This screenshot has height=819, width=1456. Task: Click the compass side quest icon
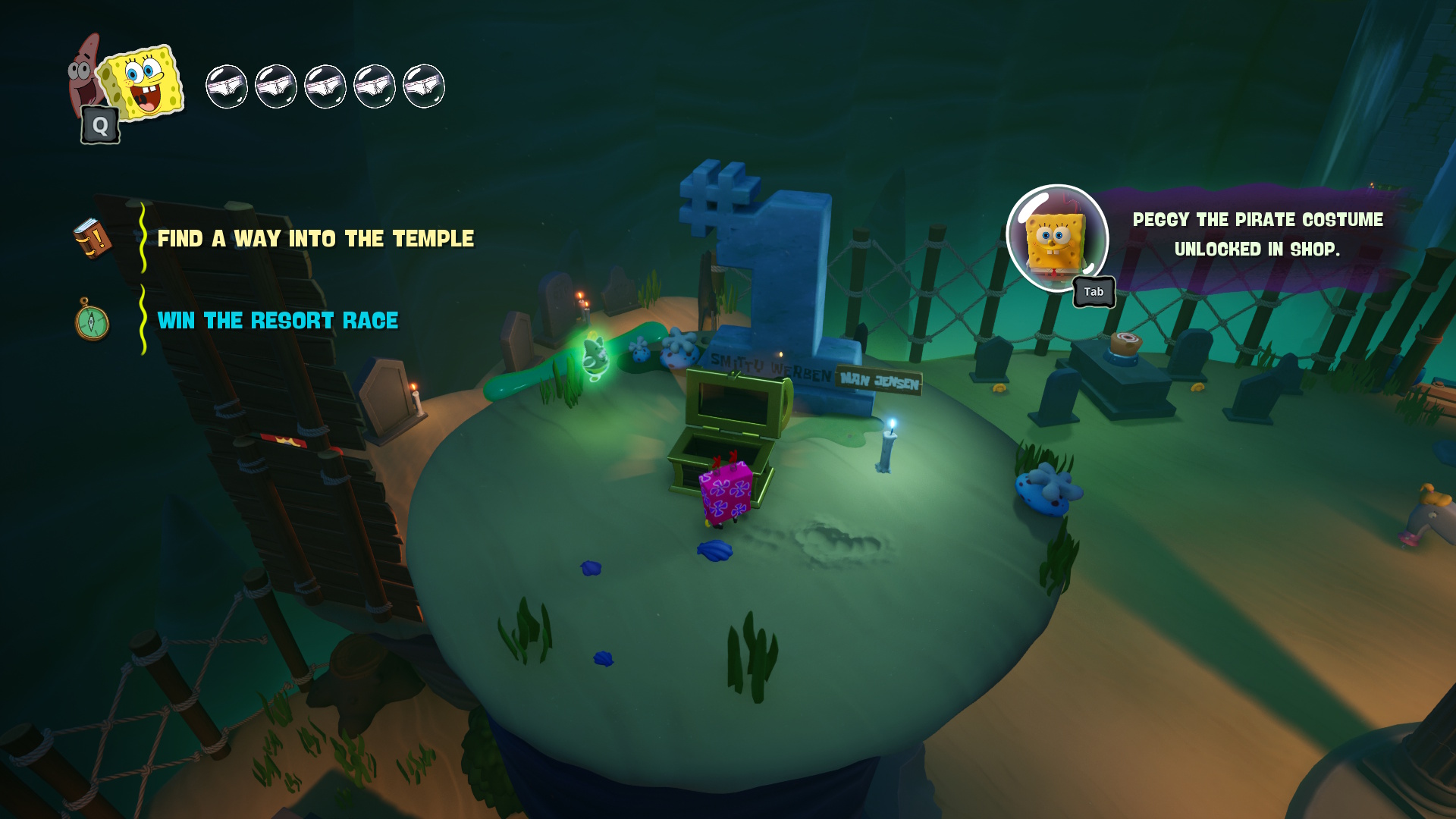pos(92,321)
